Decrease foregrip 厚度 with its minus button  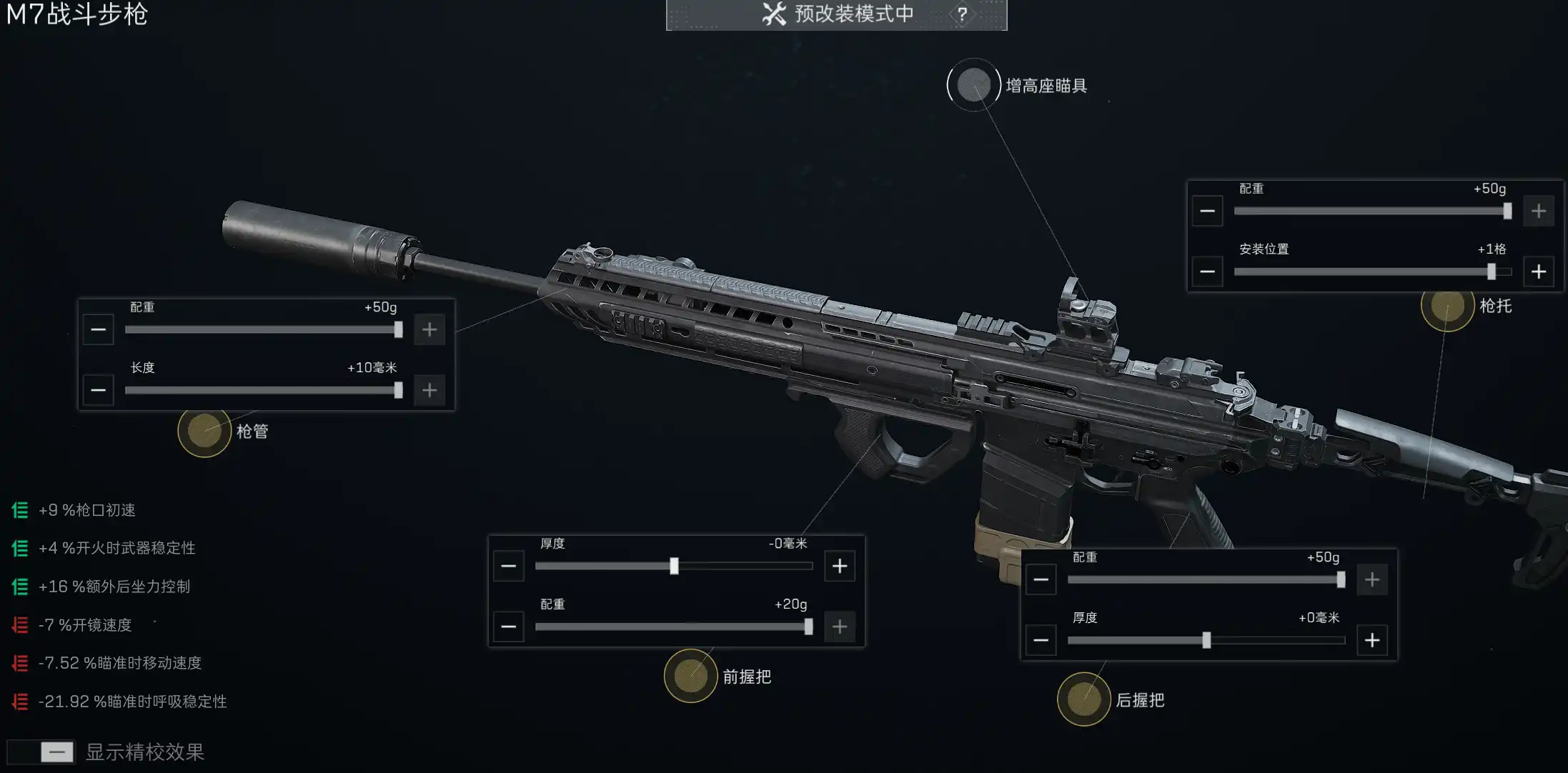508,565
